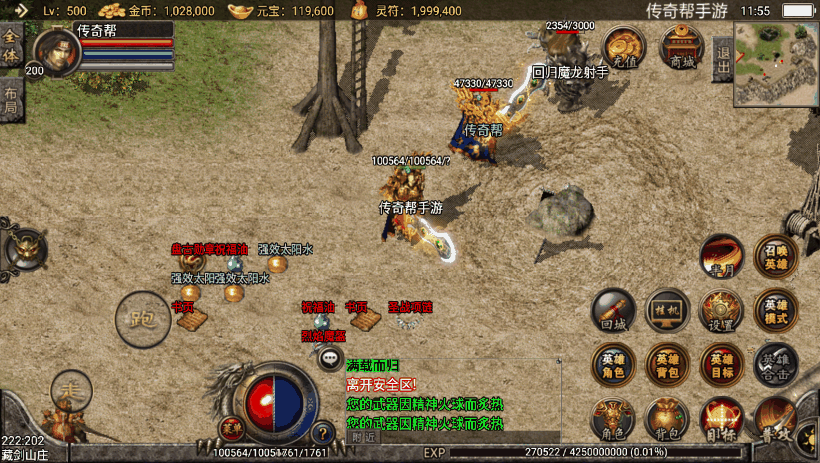Trigger the 英雄合击 combo attack
The image size is (820, 463).
776,364
